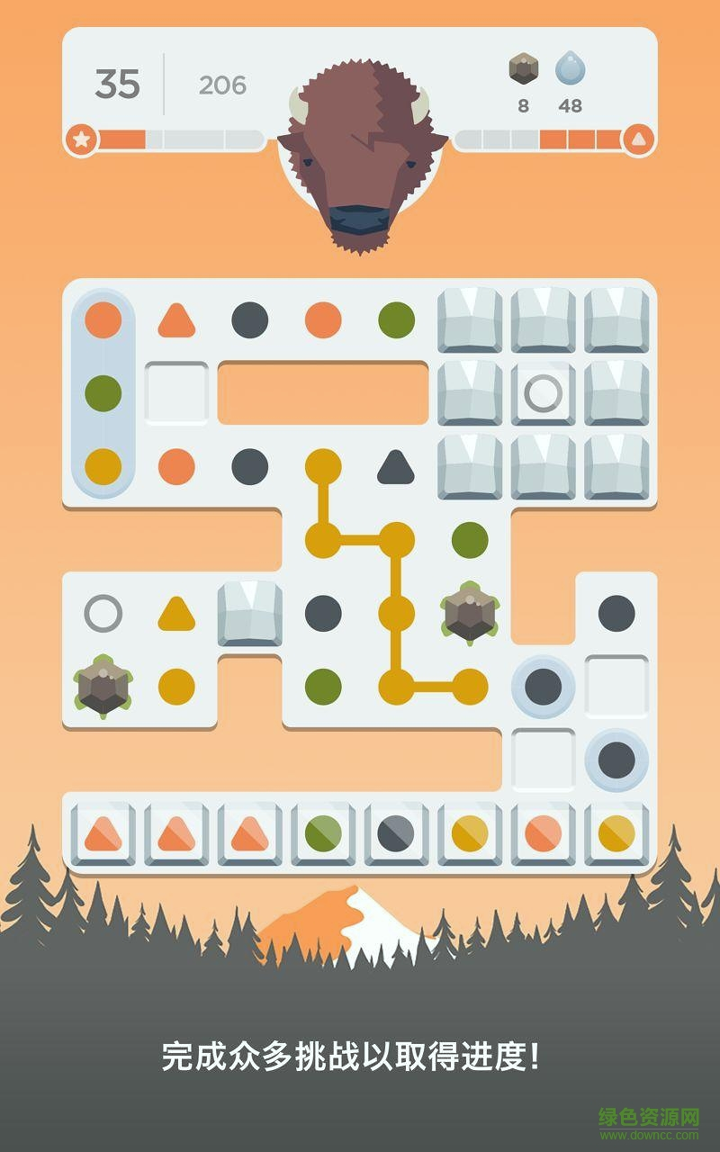
Task: Tap the stone block counter icon
Action: point(523,69)
